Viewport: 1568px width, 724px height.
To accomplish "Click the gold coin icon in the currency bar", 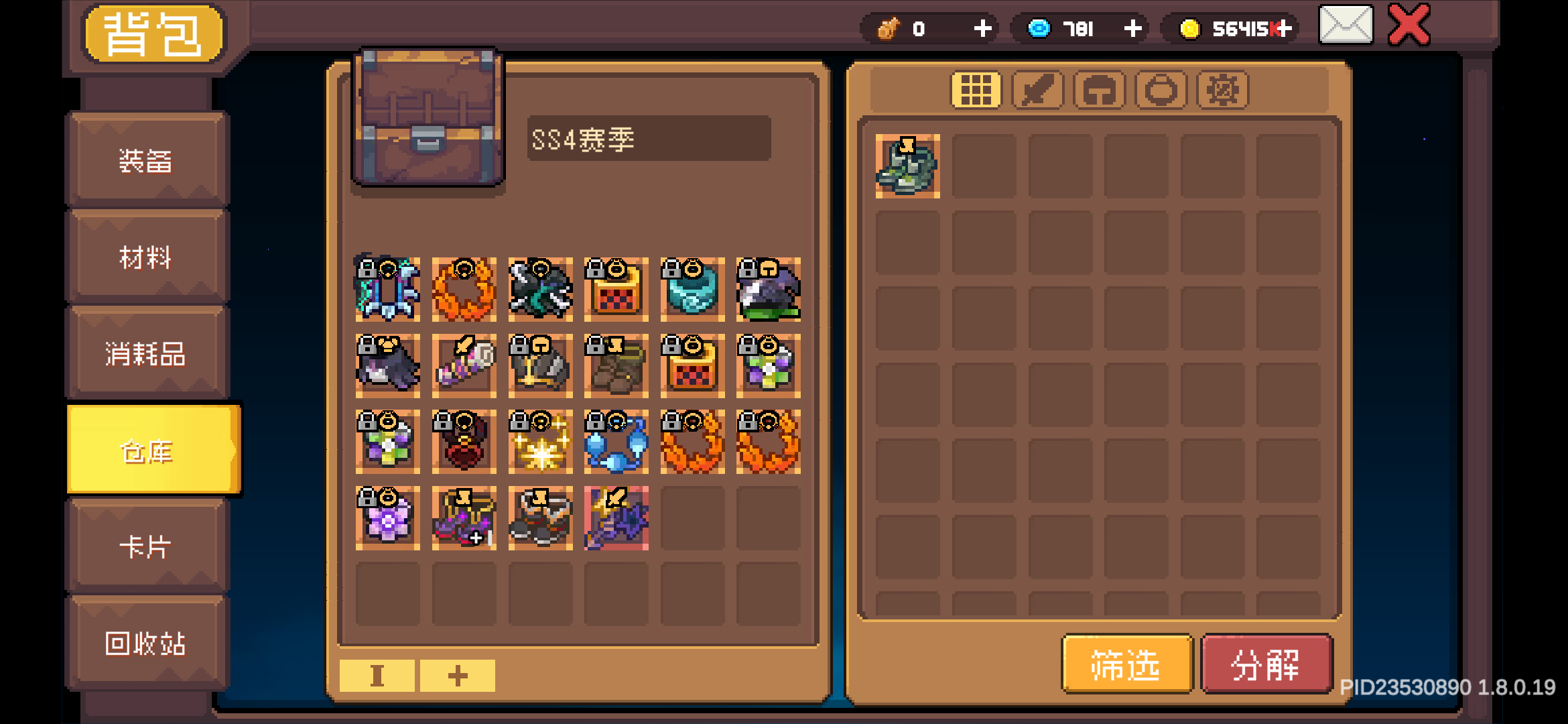I will (1190, 29).
